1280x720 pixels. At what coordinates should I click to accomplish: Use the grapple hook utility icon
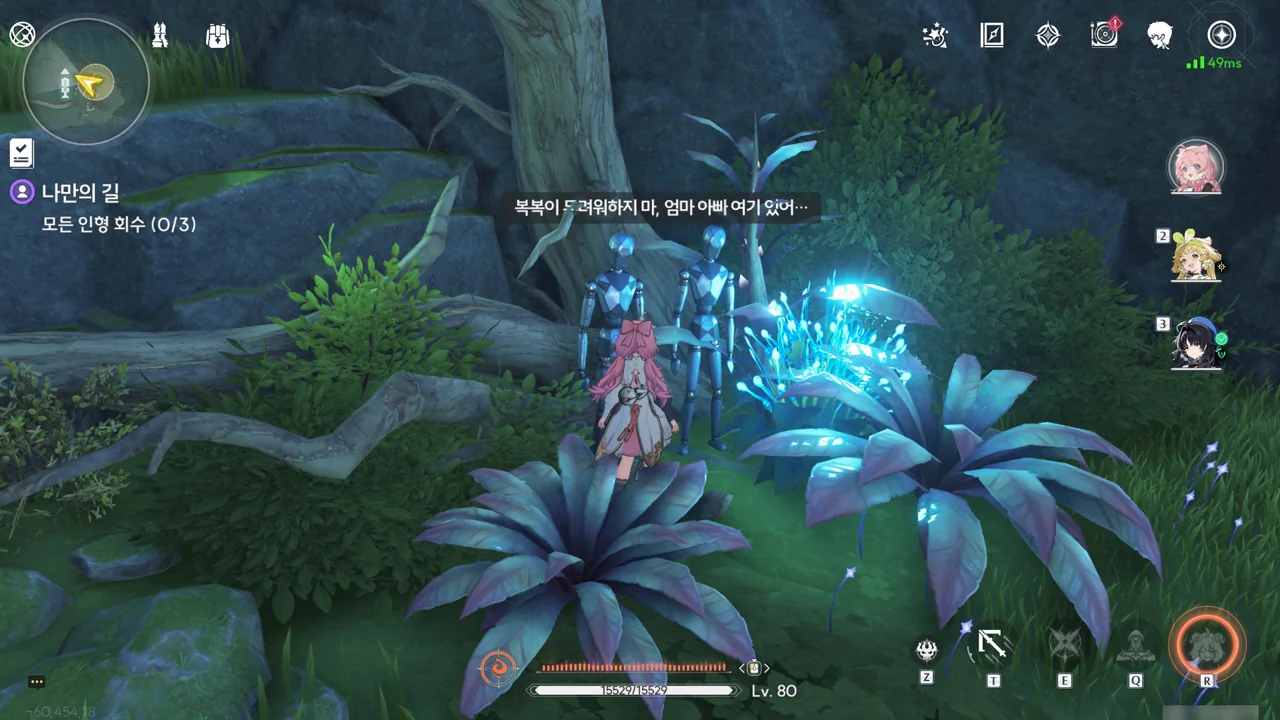click(993, 645)
